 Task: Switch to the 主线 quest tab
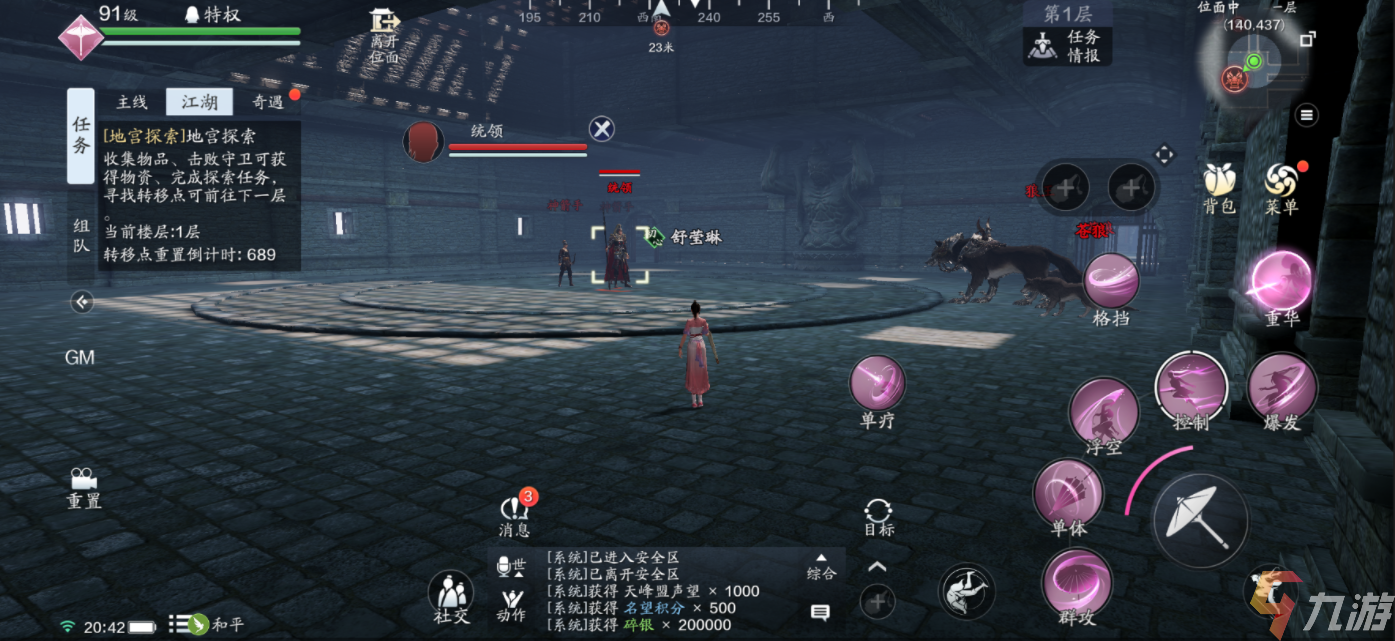click(x=132, y=102)
